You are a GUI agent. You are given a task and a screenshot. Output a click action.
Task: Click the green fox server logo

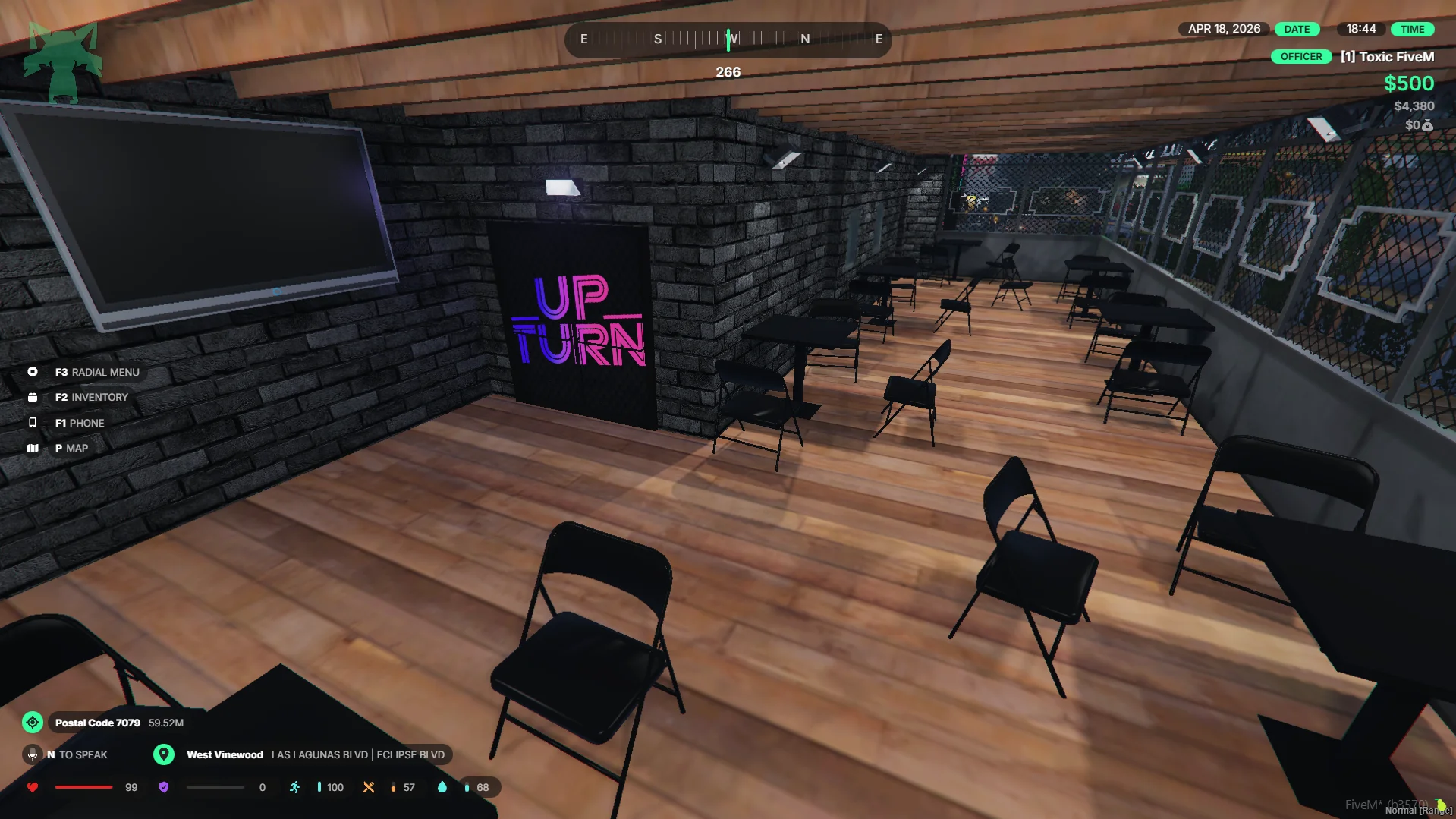(62, 61)
